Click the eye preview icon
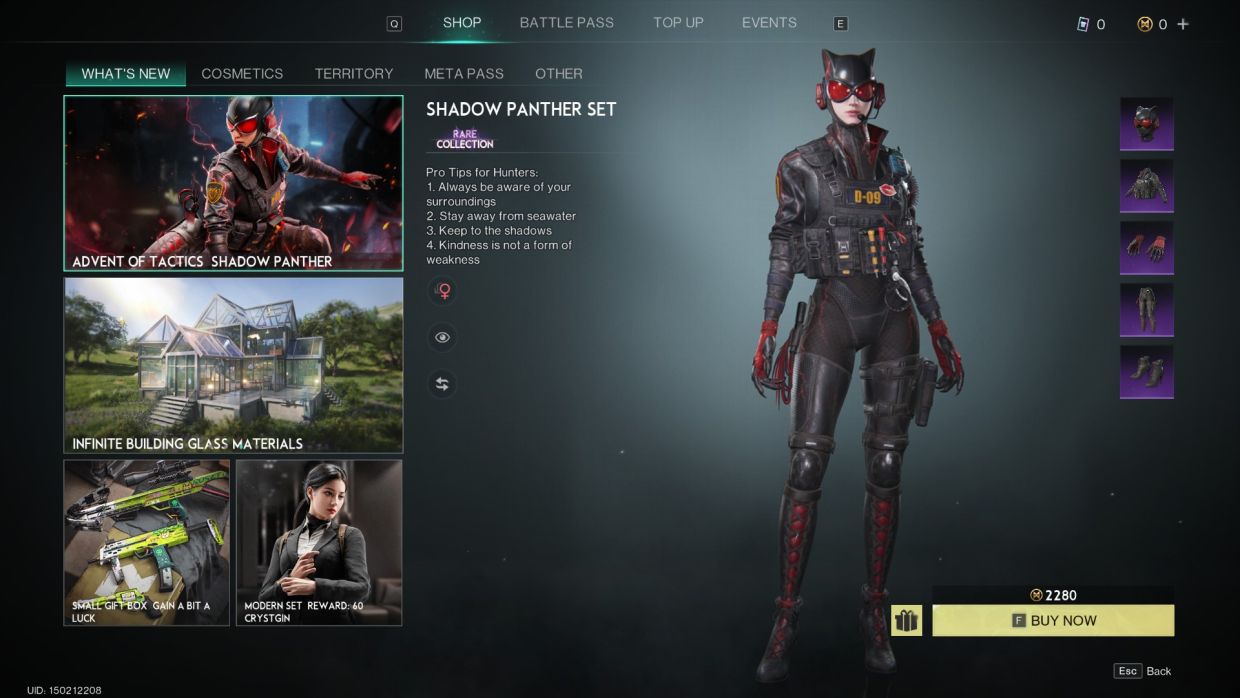The height and width of the screenshot is (698, 1240). [442, 338]
